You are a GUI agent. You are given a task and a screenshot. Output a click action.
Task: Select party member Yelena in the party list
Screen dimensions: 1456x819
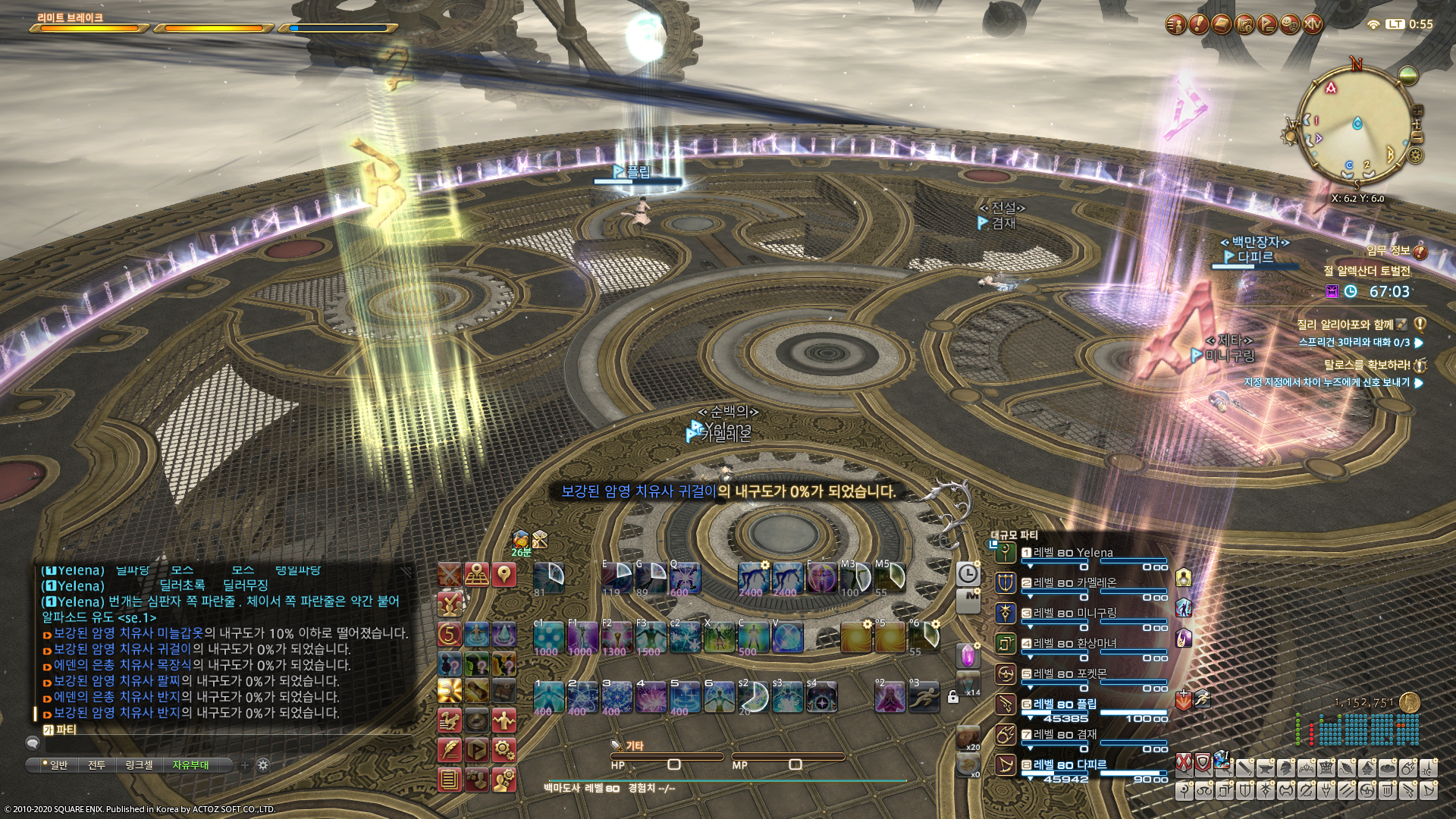pos(1073,554)
